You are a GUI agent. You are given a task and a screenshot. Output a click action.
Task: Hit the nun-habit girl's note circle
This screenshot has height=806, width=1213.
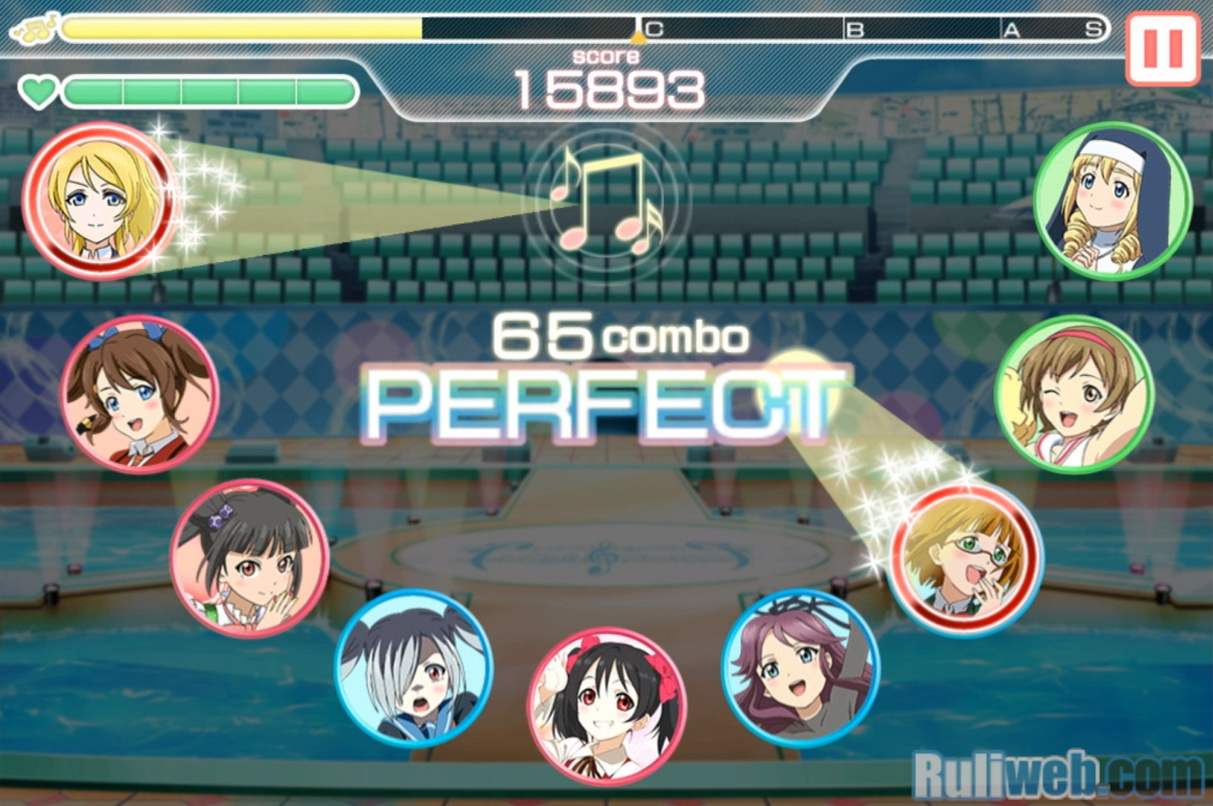1112,201
